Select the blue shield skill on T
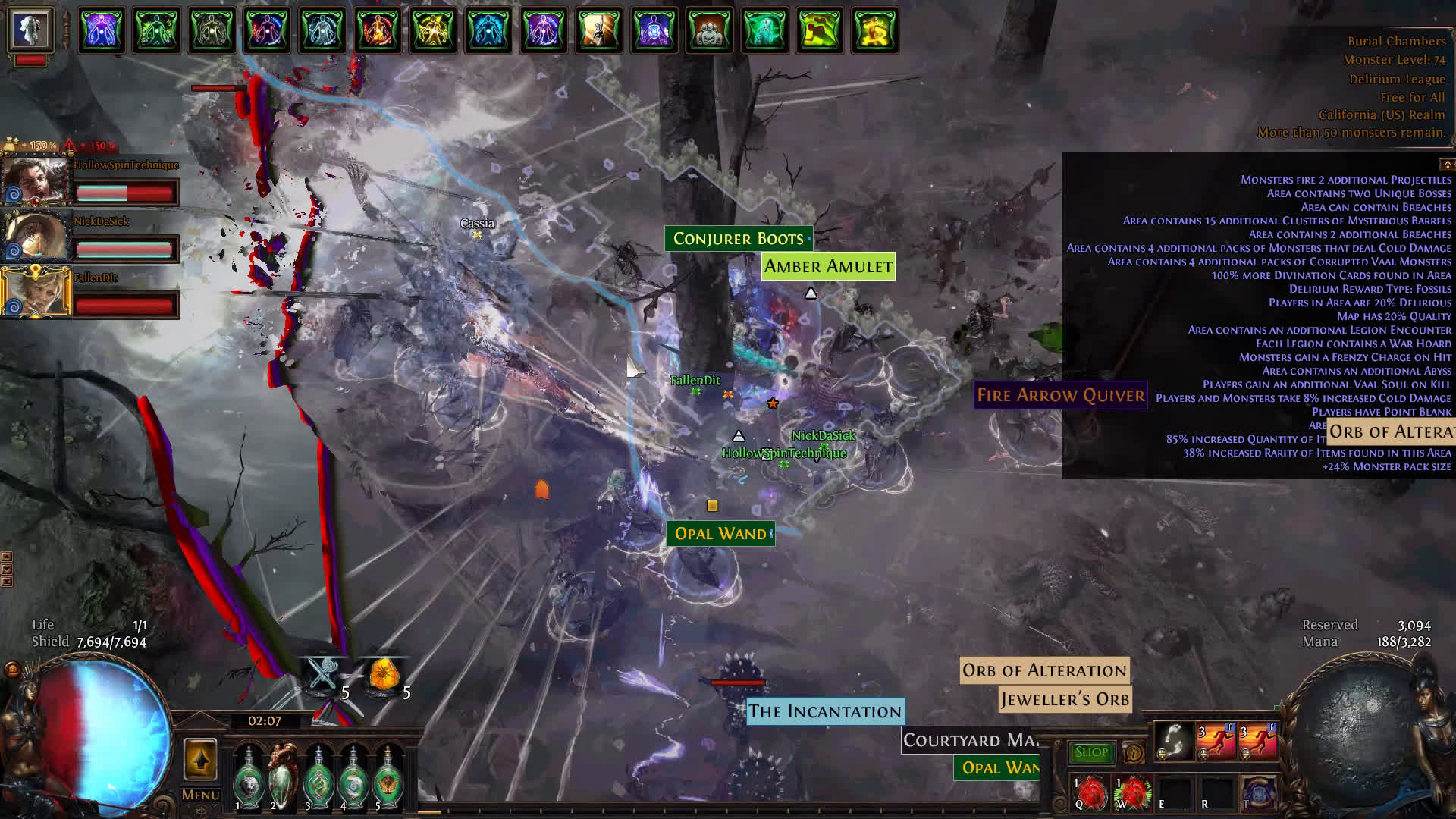Screen dimensions: 1456x819 (1257, 792)
